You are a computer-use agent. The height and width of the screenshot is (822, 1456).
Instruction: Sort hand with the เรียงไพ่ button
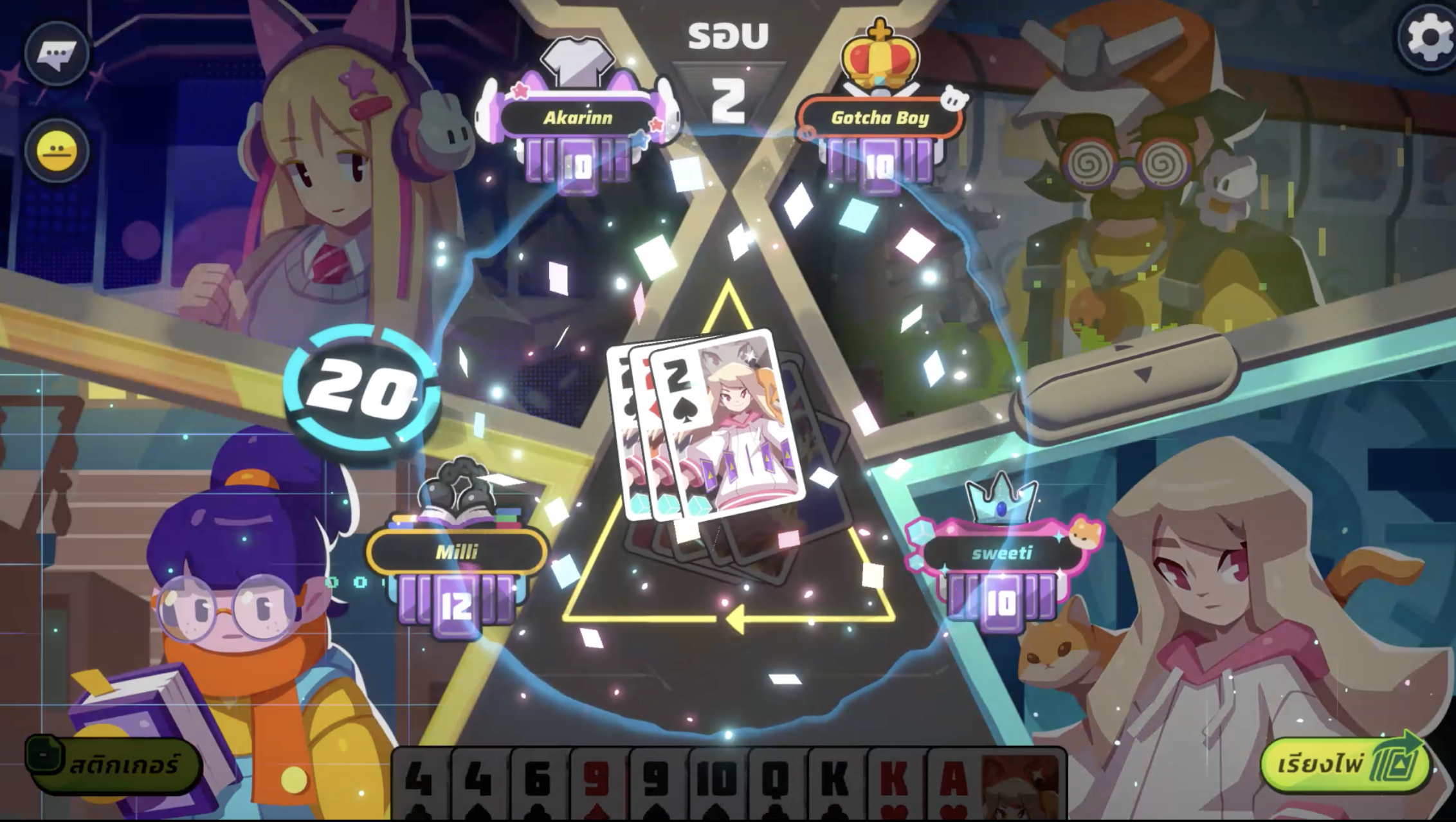1344,764
